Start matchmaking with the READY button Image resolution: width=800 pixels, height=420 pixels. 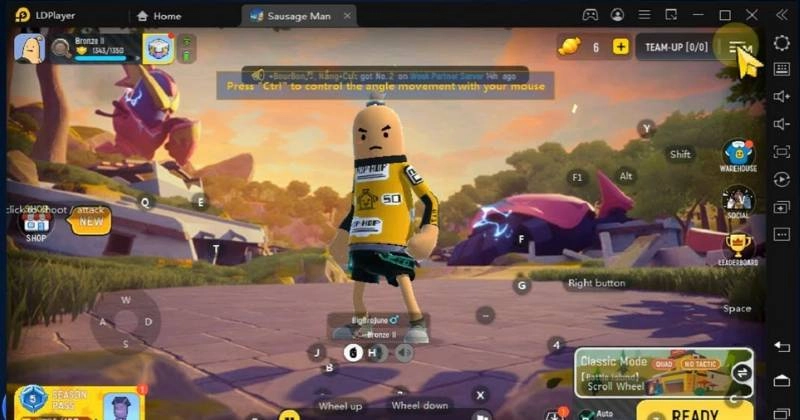pyautogui.click(x=693, y=413)
